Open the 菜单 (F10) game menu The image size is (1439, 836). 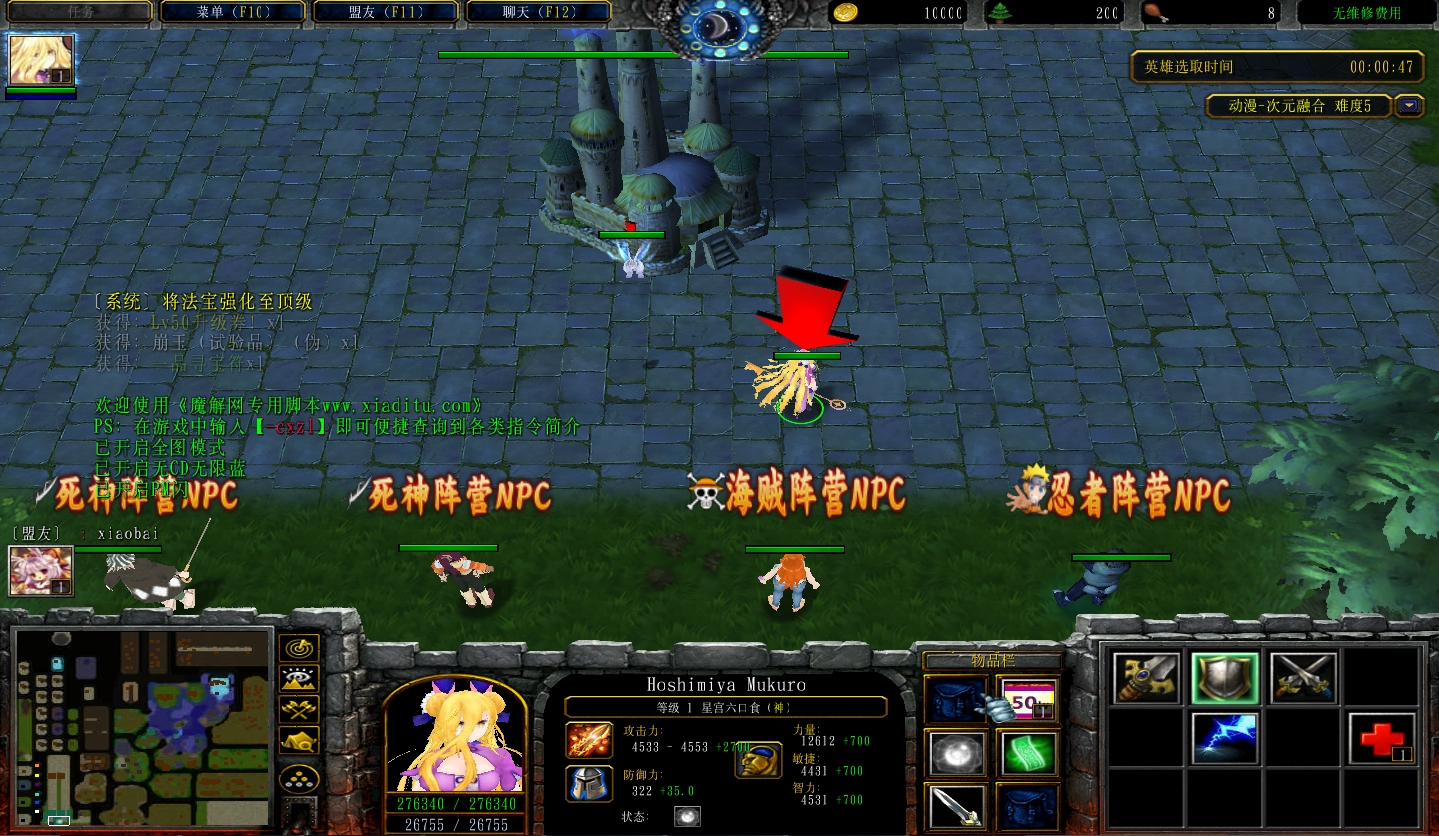coord(232,12)
